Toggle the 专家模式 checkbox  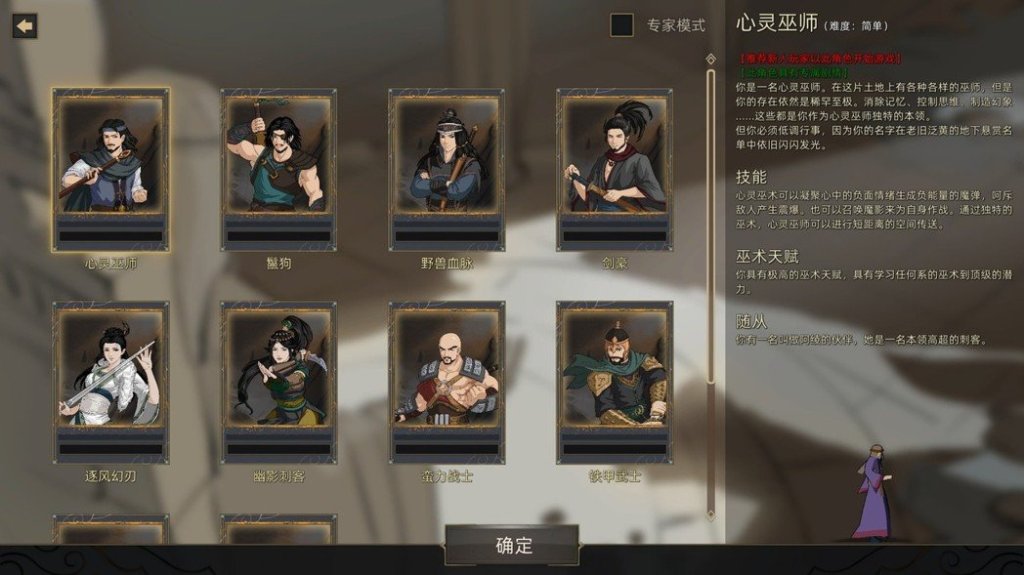(x=622, y=26)
